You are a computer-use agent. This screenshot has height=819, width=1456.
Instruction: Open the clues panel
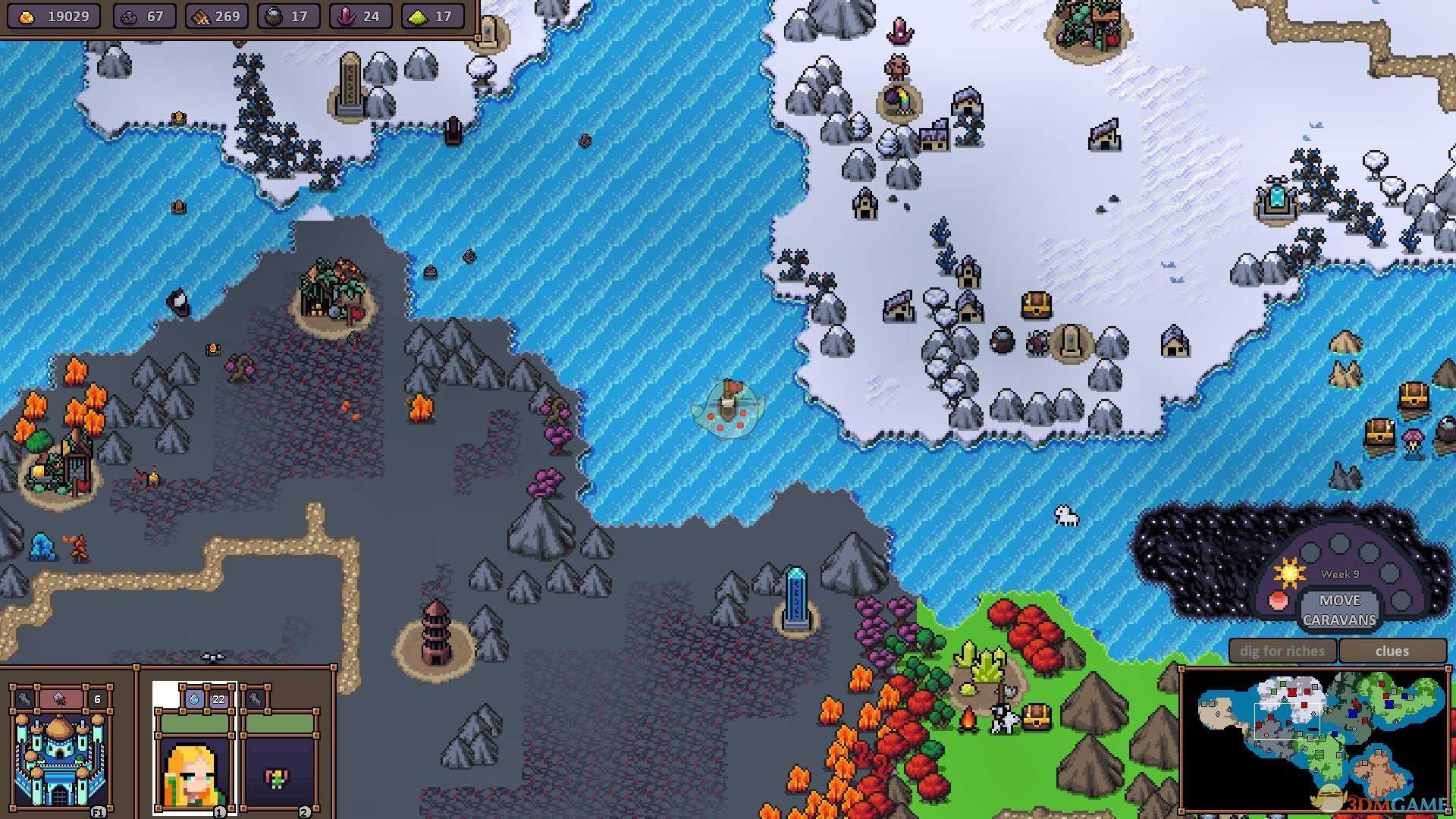(x=1392, y=651)
